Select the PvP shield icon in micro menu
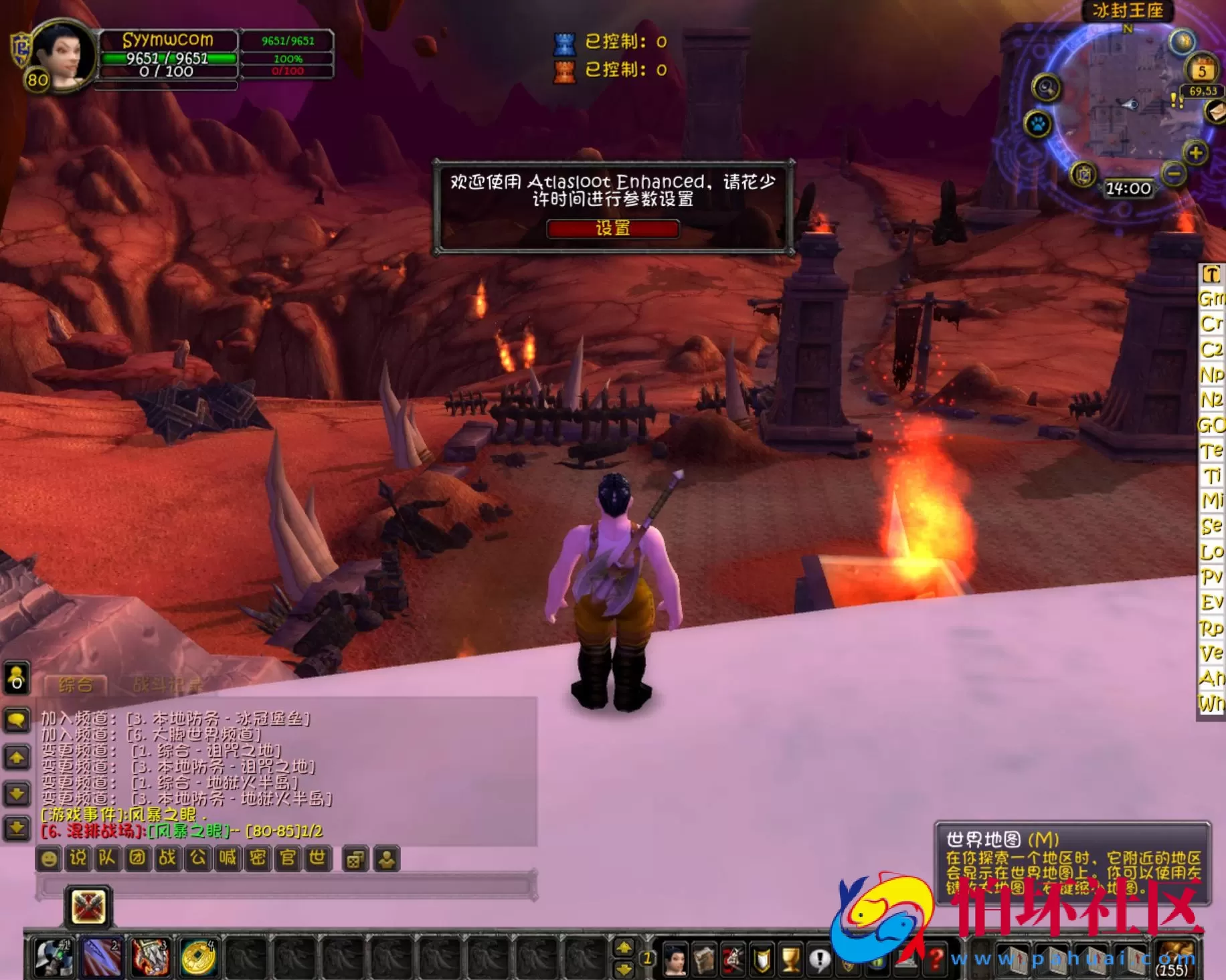1226x980 pixels. tap(760, 958)
